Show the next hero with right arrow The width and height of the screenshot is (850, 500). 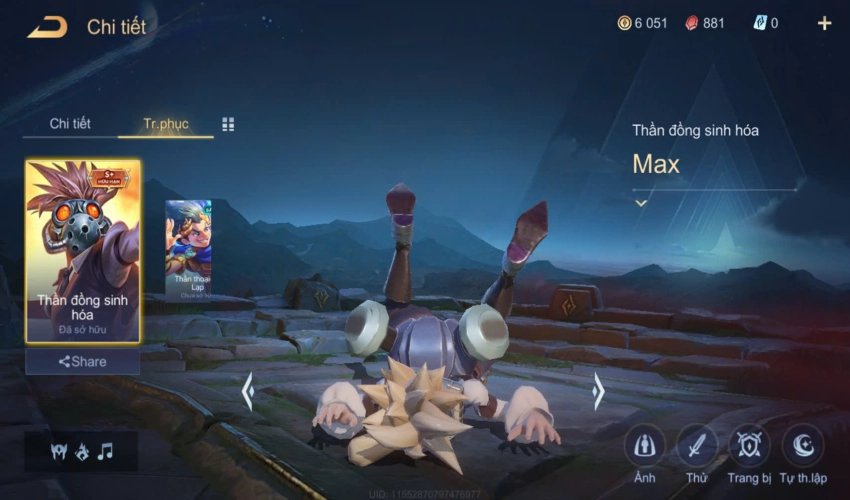598,391
